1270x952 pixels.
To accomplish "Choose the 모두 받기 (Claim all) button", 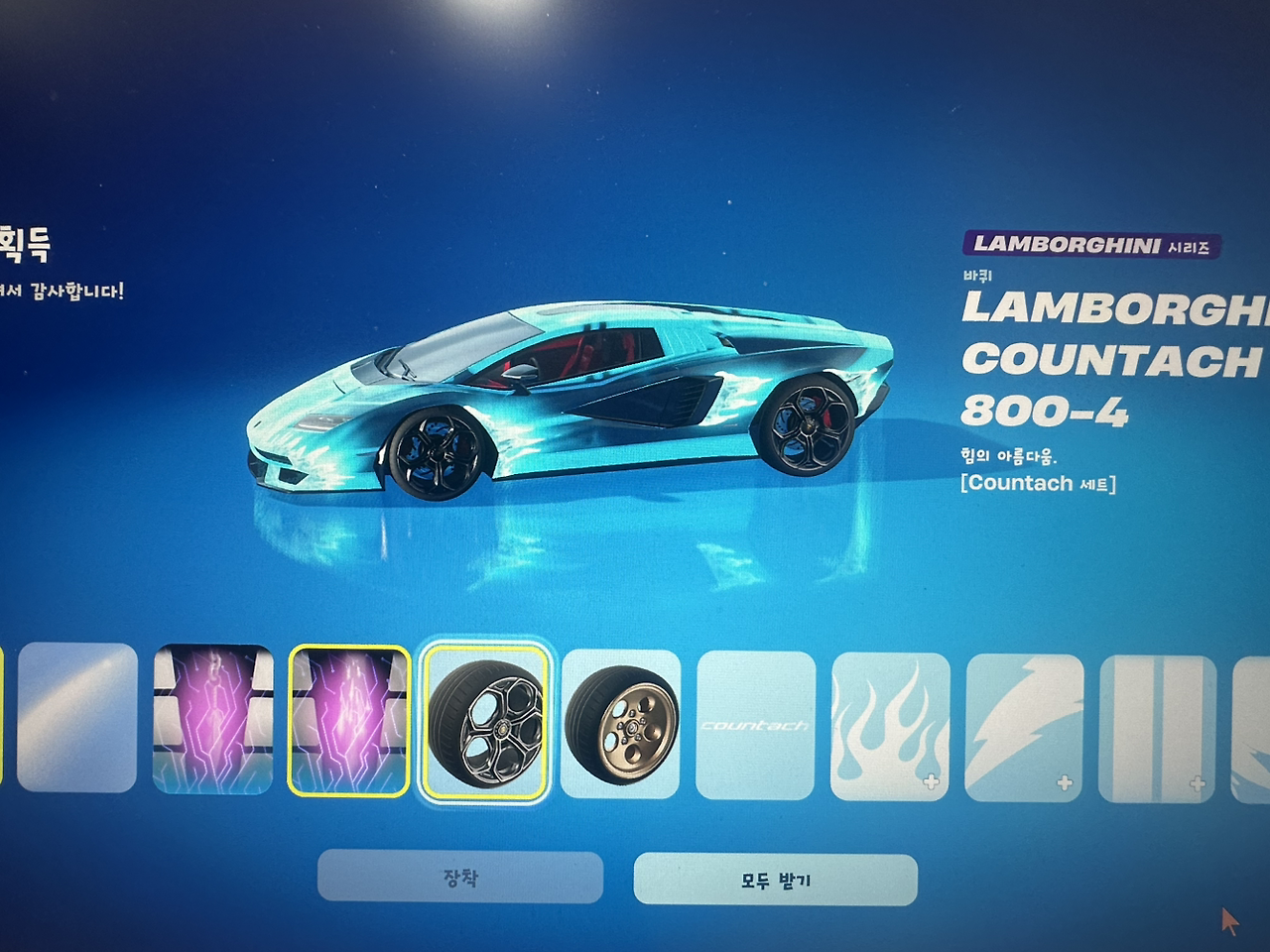I will point(775,880).
